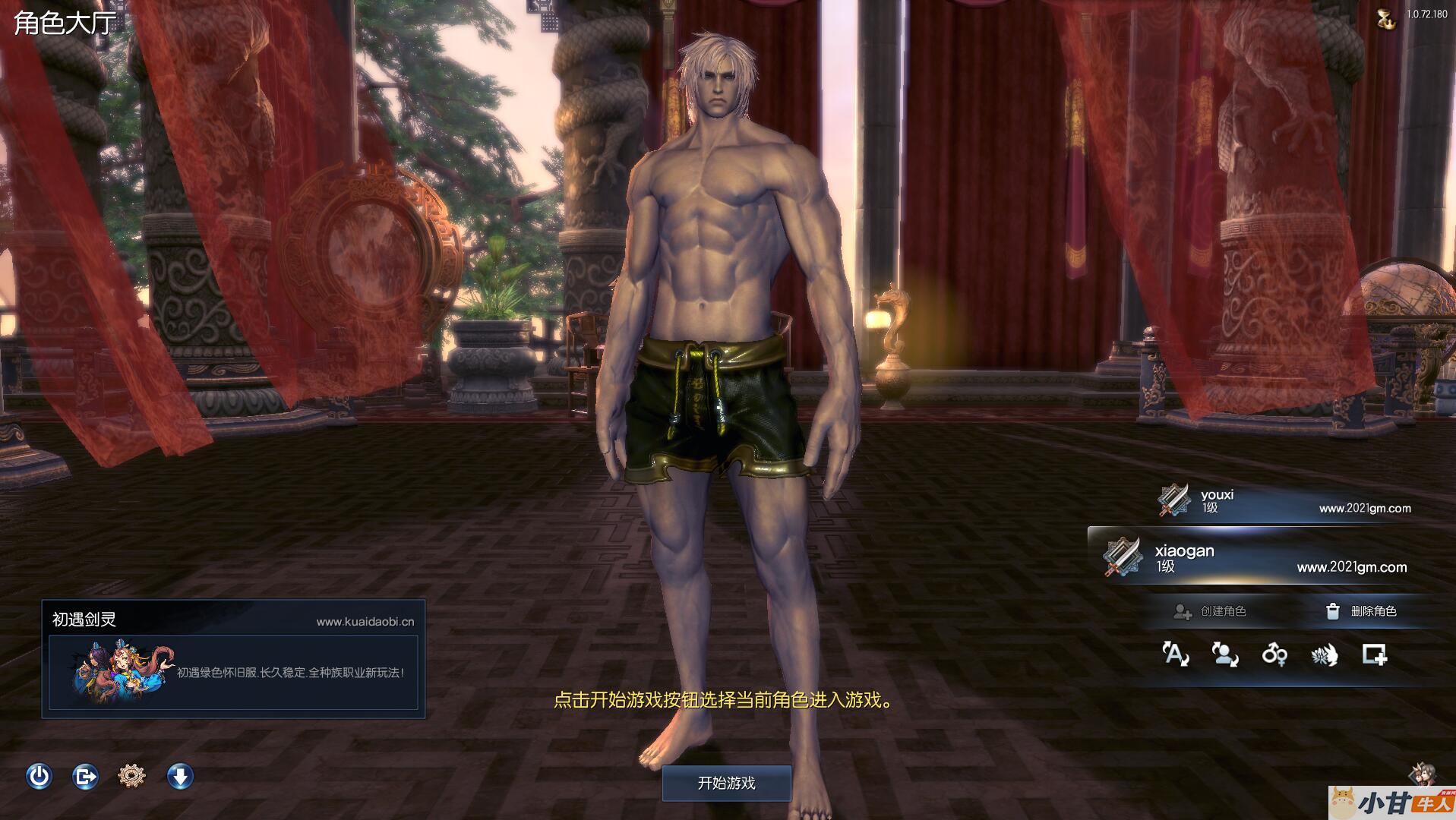
Task: Open settings with the gear icon
Action: point(132,776)
